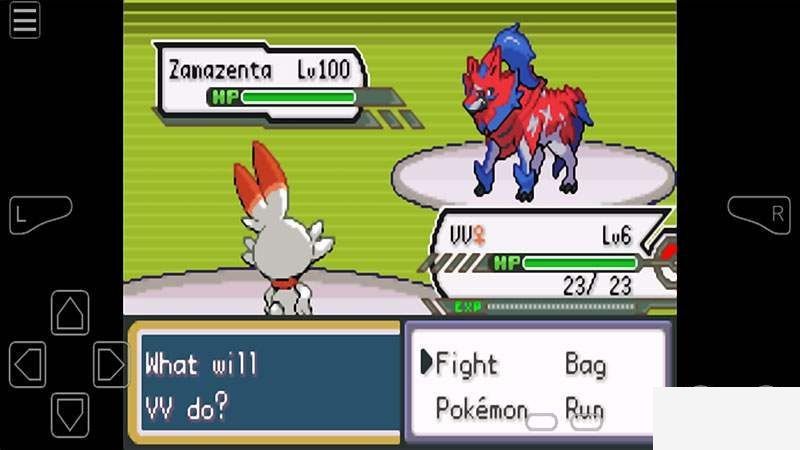Viewport: 800px width, 450px height.
Task: Choose the Fight option
Action: 465,364
